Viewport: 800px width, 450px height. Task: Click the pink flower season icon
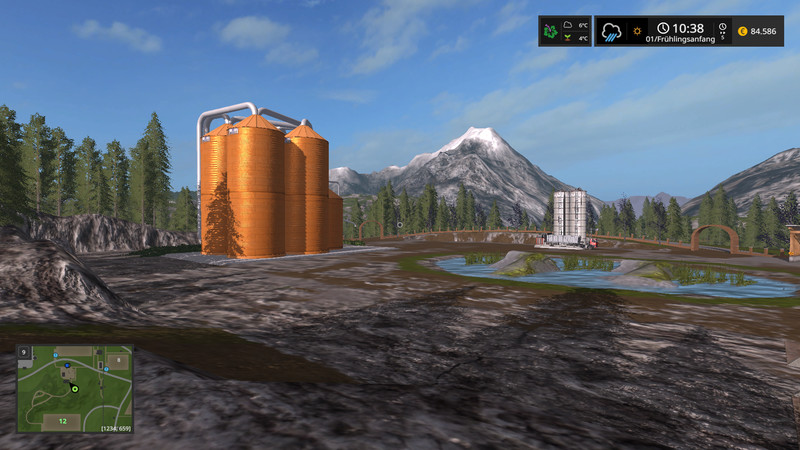[552, 31]
